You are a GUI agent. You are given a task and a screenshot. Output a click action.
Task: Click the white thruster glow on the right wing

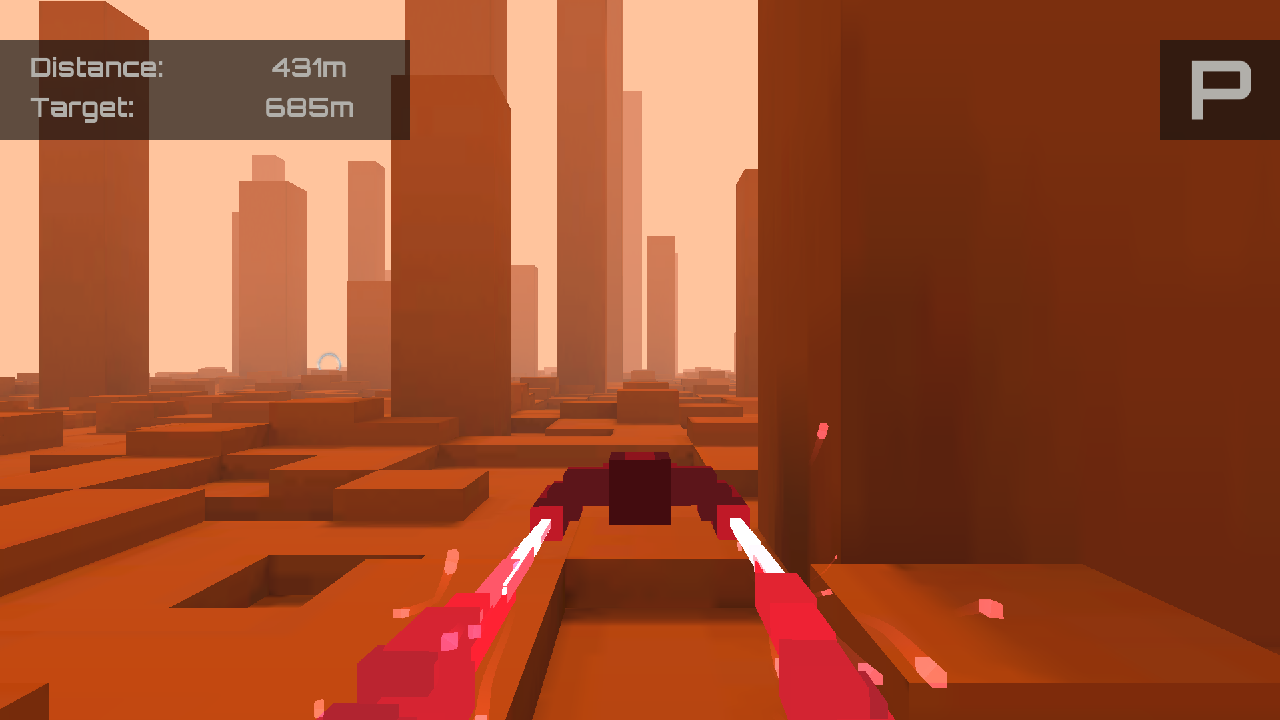pos(752,540)
